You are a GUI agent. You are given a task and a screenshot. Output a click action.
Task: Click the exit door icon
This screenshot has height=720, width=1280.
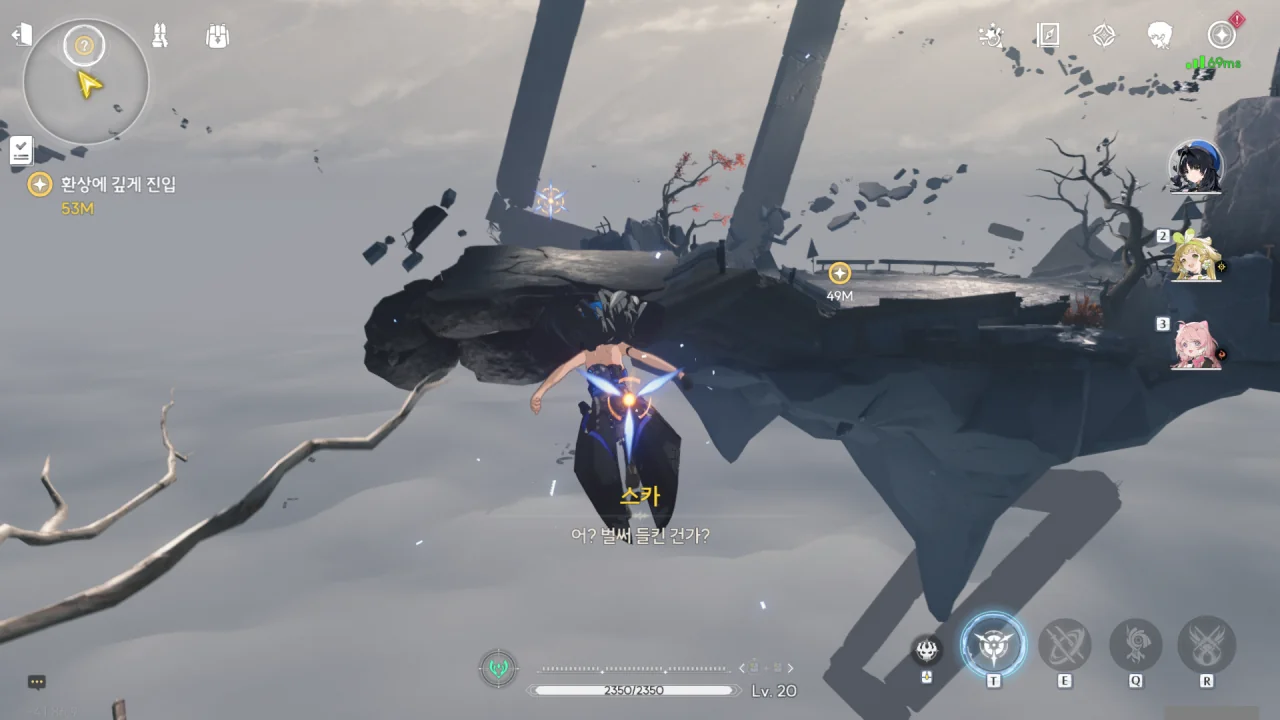tap(22, 36)
